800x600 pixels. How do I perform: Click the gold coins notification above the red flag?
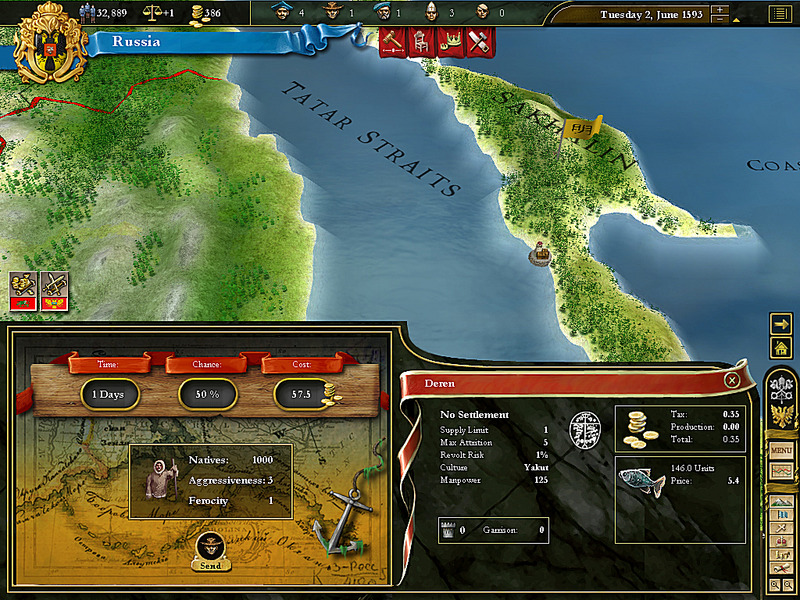click(23, 283)
